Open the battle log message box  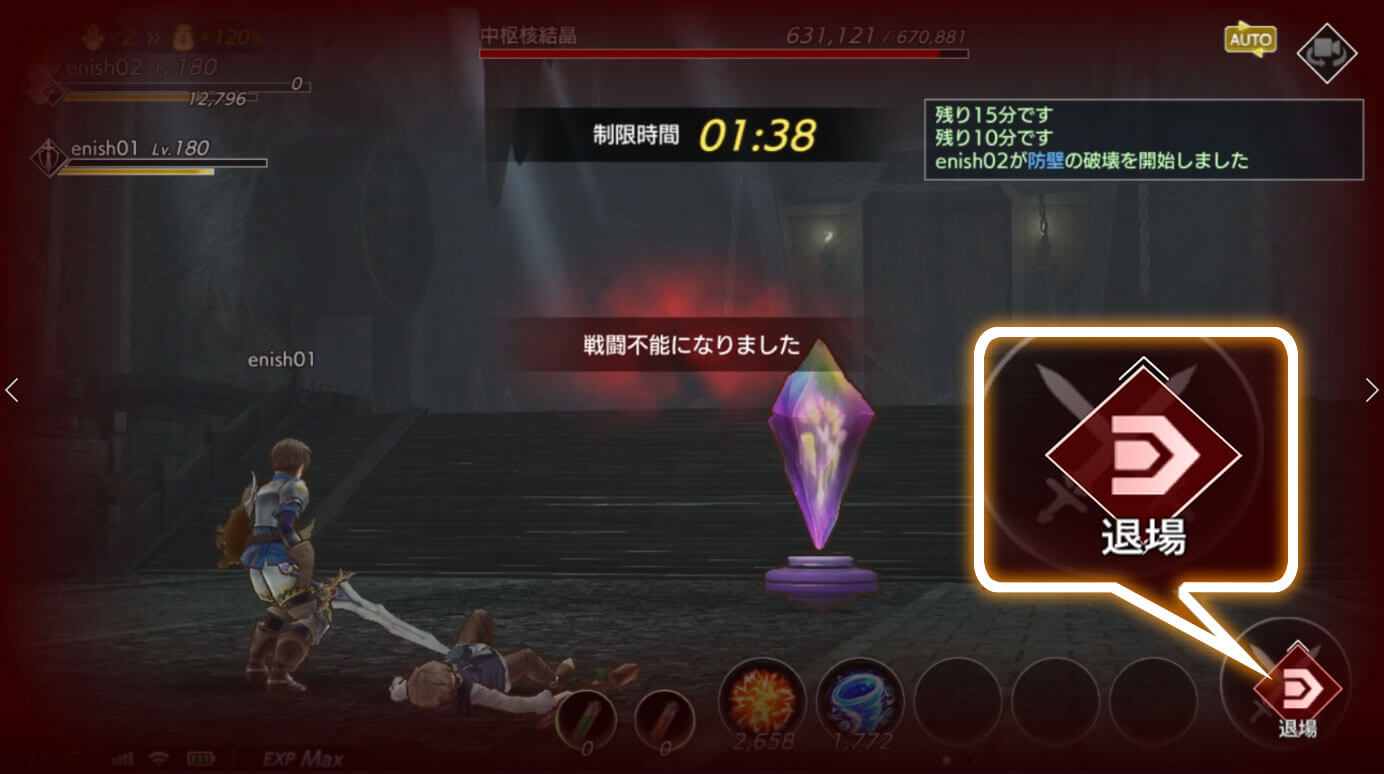coord(1143,139)
